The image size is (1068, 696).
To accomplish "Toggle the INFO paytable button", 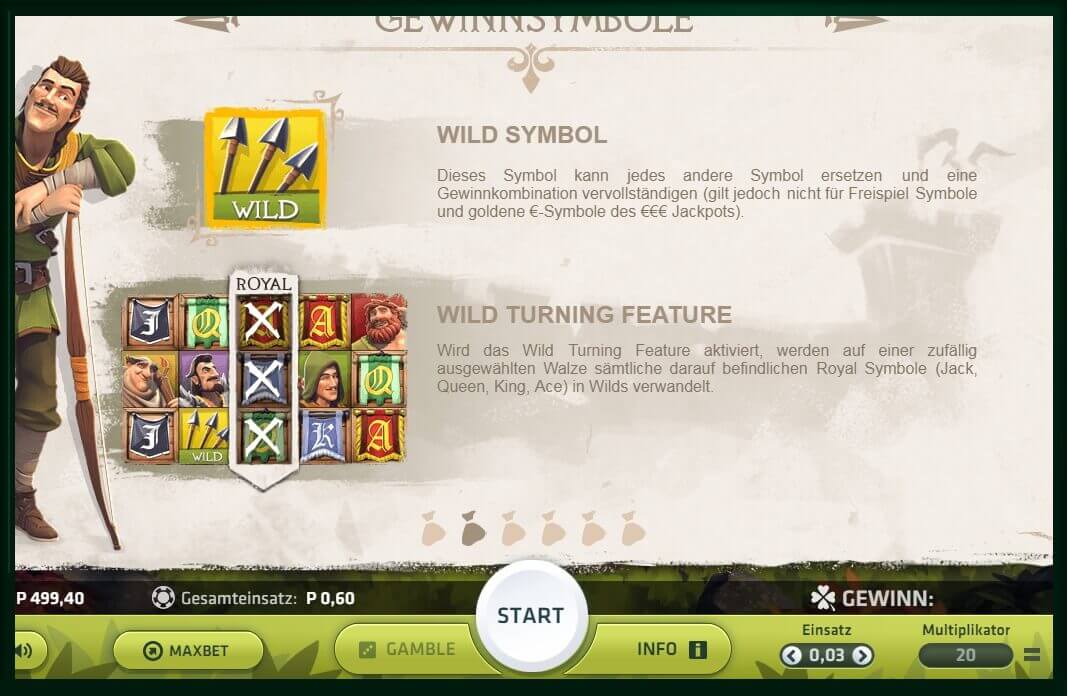I will [x=671, y=649].
